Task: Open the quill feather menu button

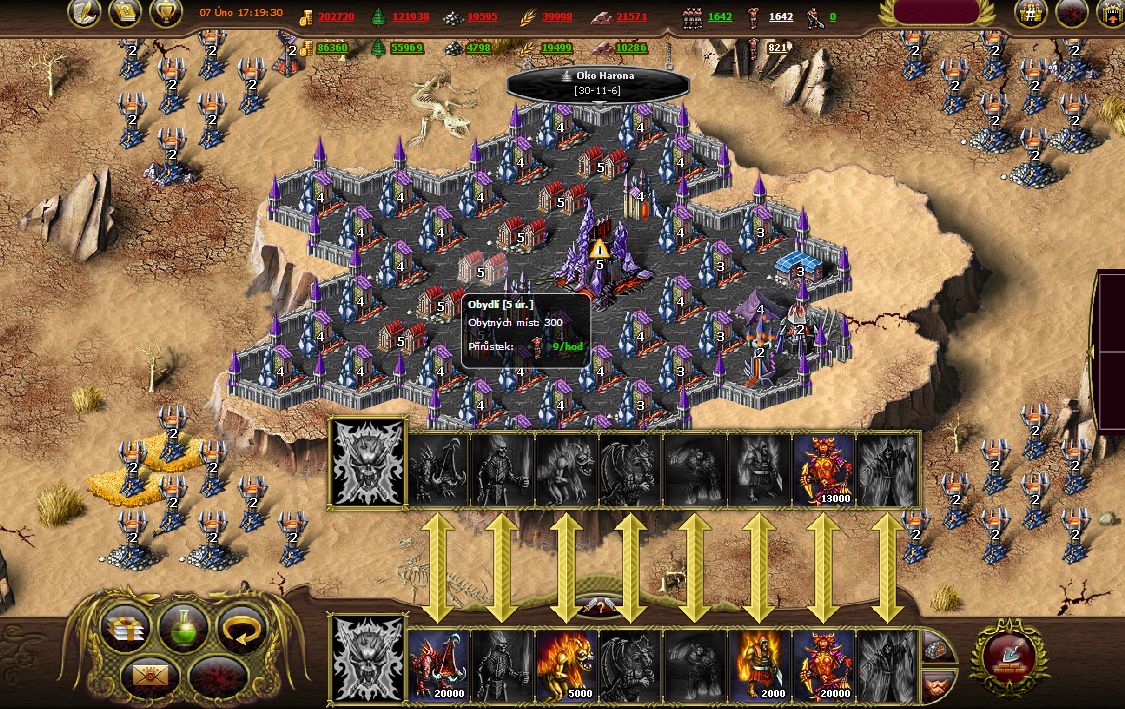Action: [84, 12]
